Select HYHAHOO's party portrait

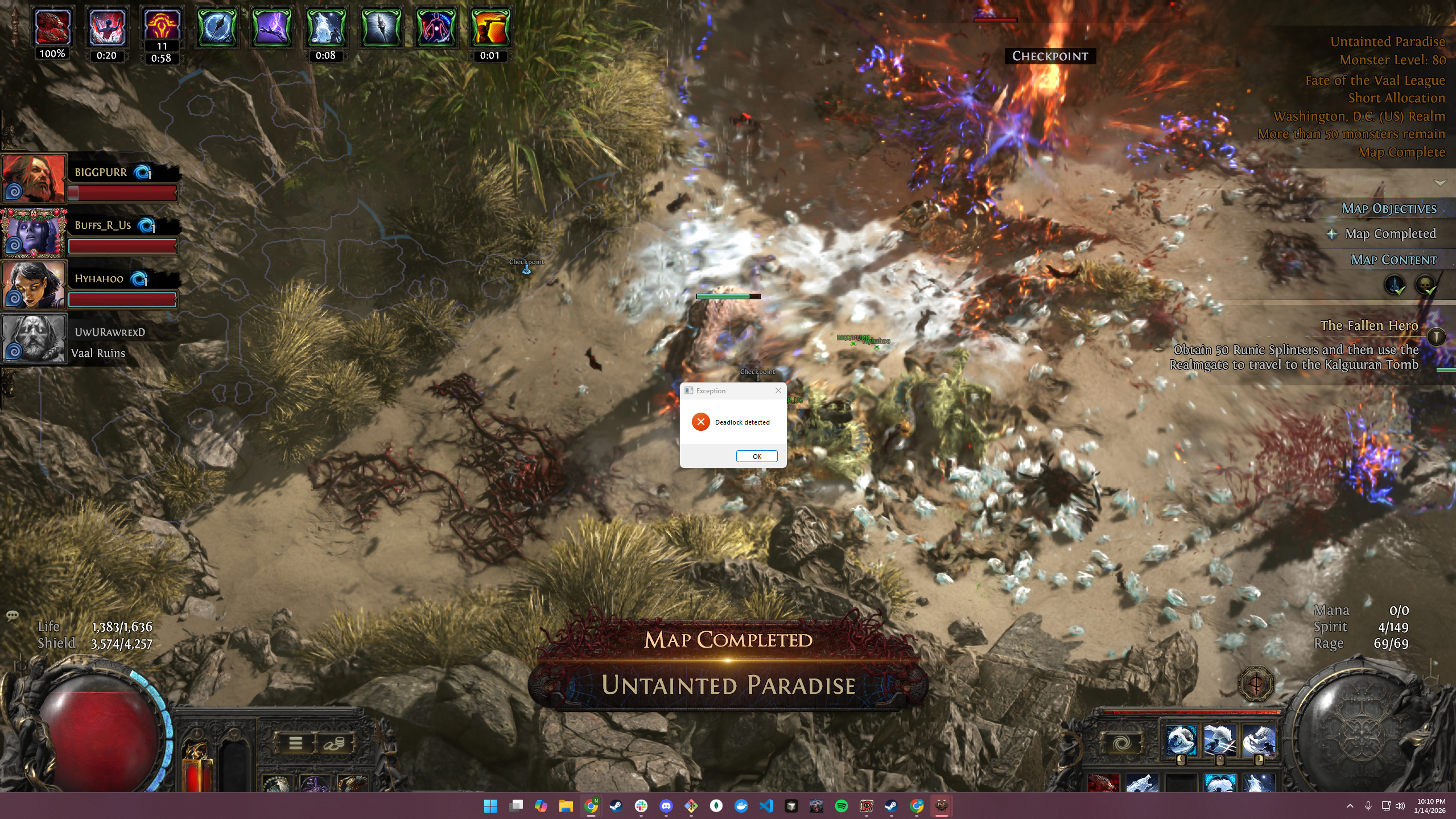[x=34, y=285]
